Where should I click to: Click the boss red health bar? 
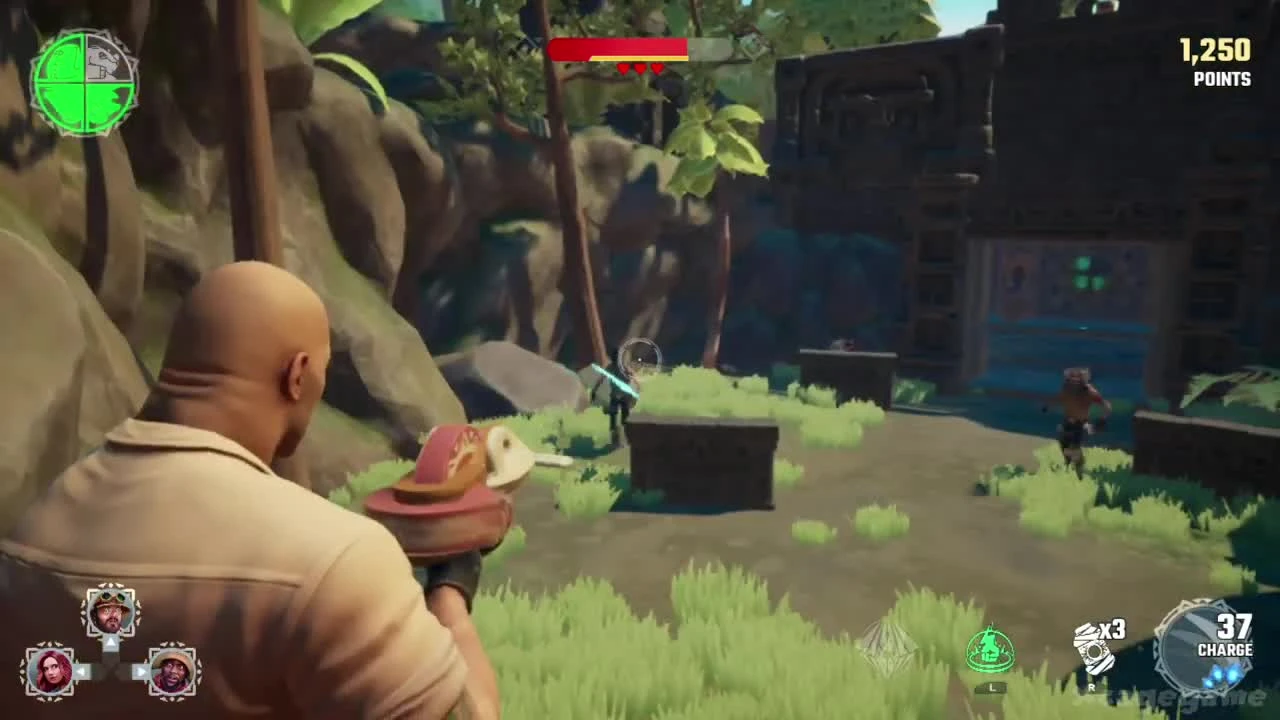[618, 46]
